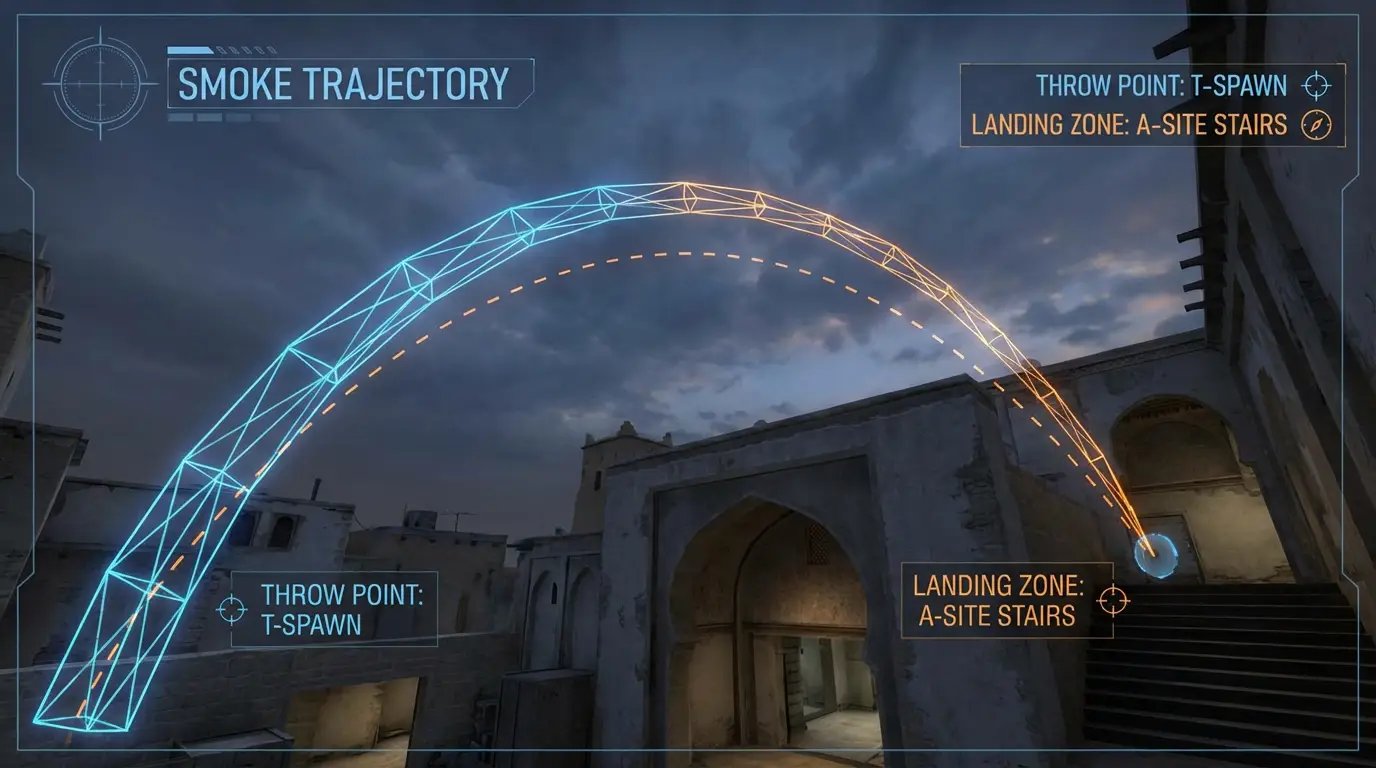Click the glowing blue landing marker ending the arc
Viewport: 1376px width, 768px height.
point(1156,551)
